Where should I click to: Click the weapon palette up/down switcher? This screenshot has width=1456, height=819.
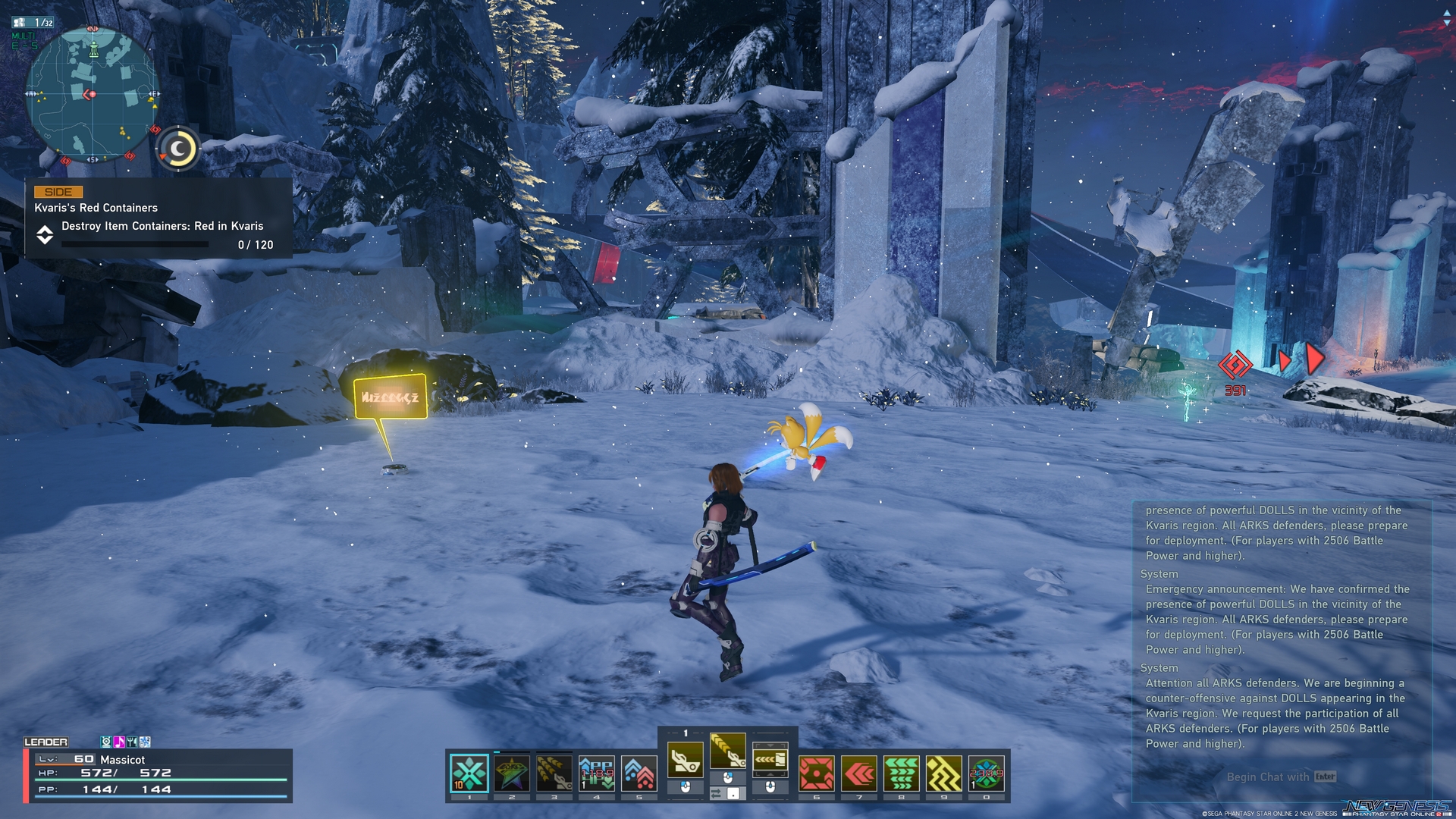pyautogui.click(x=770, y=760)
